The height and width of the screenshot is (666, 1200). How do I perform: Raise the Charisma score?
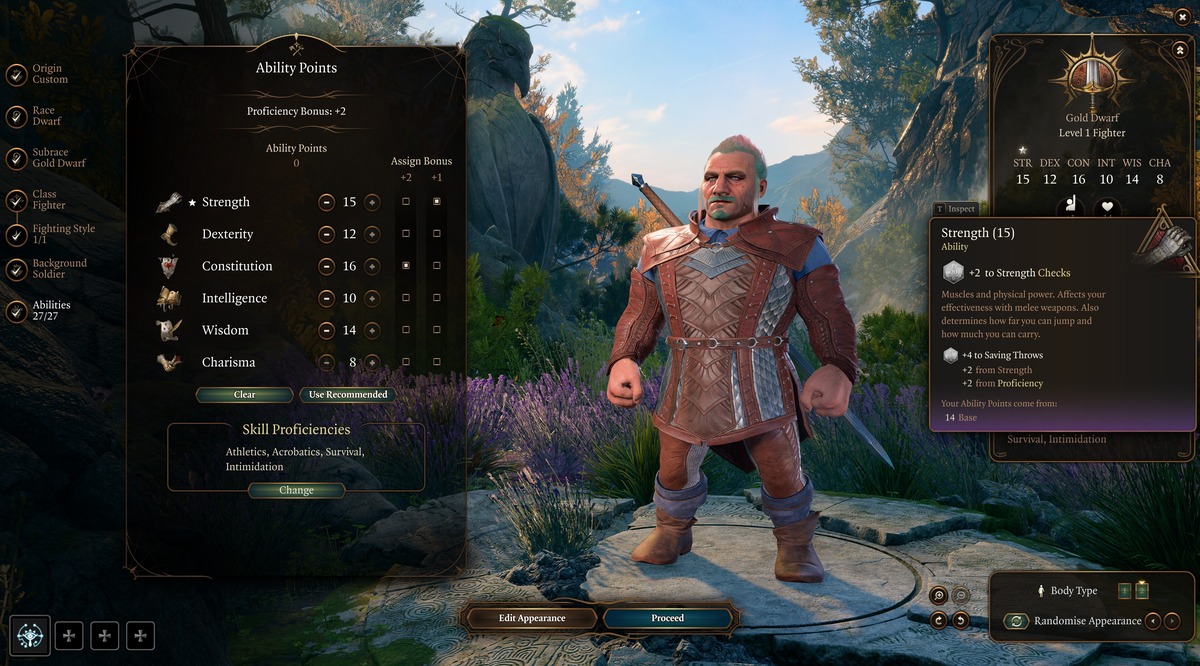coord(372,362)
